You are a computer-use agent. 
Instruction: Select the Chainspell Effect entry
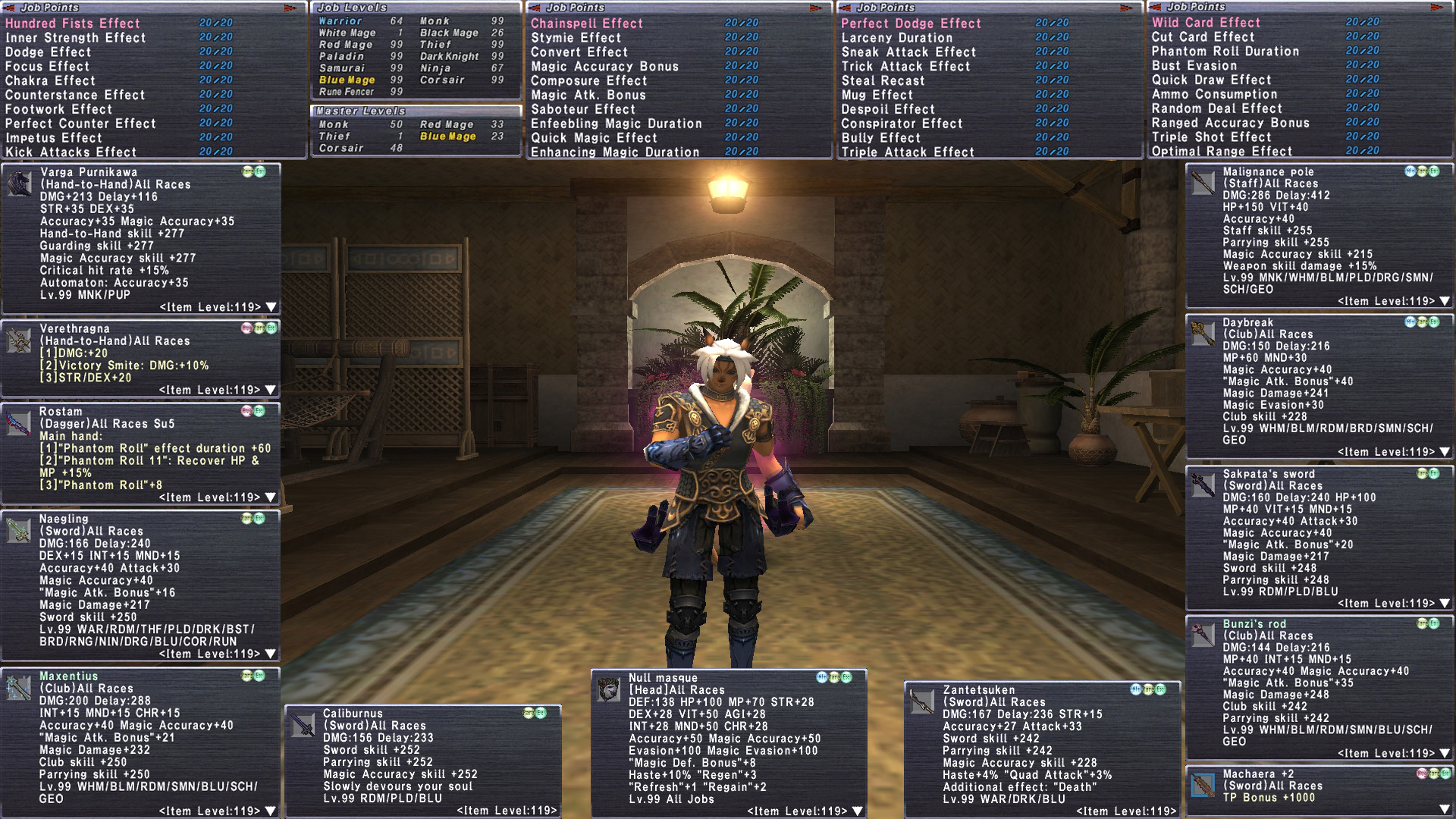pos(586,24)
